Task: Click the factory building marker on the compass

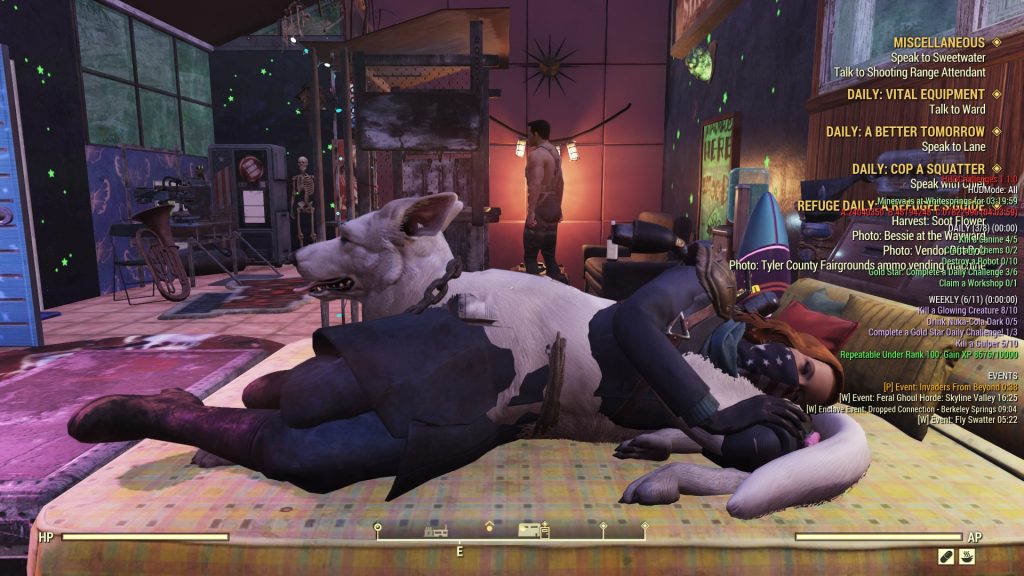Action: click(435, 530)
